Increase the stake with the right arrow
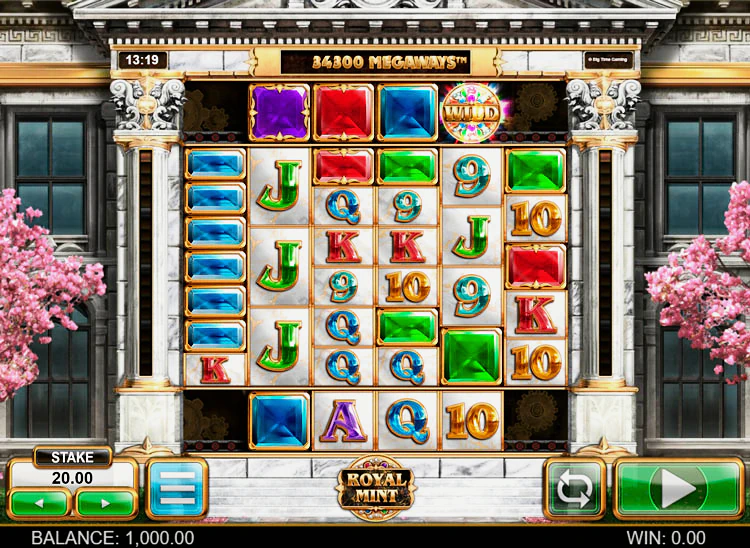This screenshot has width=750, height=548. point(105,501)
